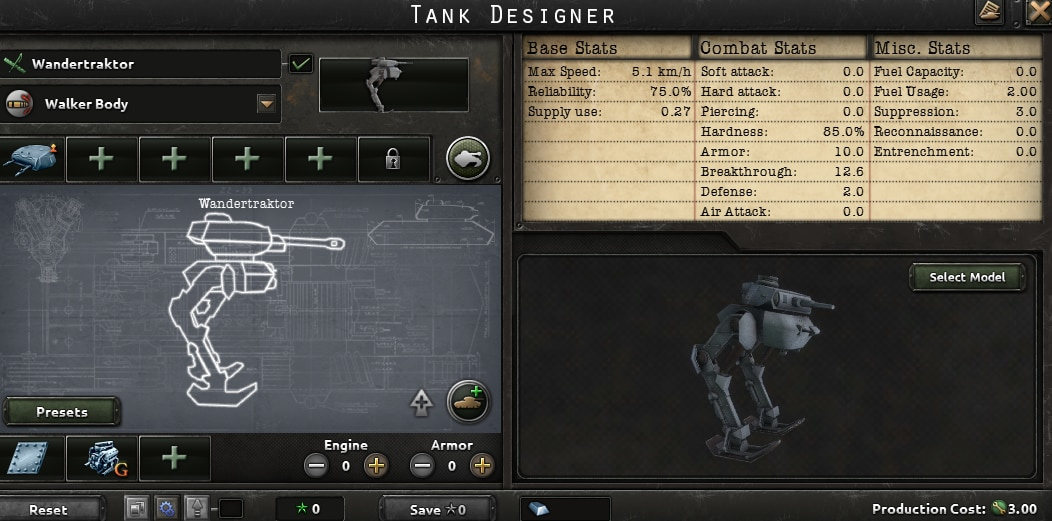Click the tank icon with green plus
1052x521 pixels.
[467, 401]
